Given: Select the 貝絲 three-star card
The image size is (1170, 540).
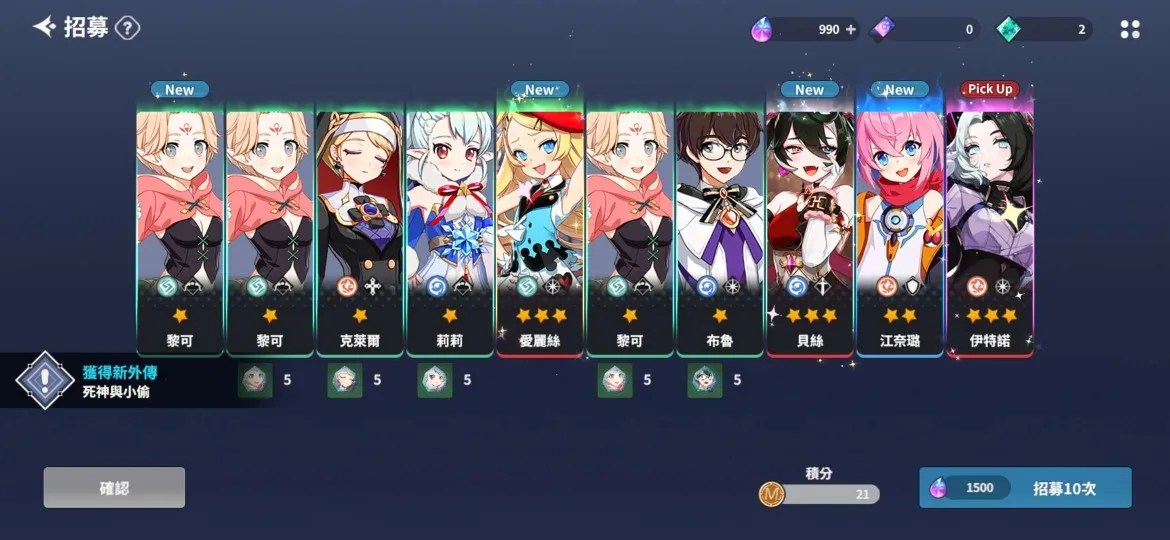Looking at the screenshot, I should tap(810, 230).
